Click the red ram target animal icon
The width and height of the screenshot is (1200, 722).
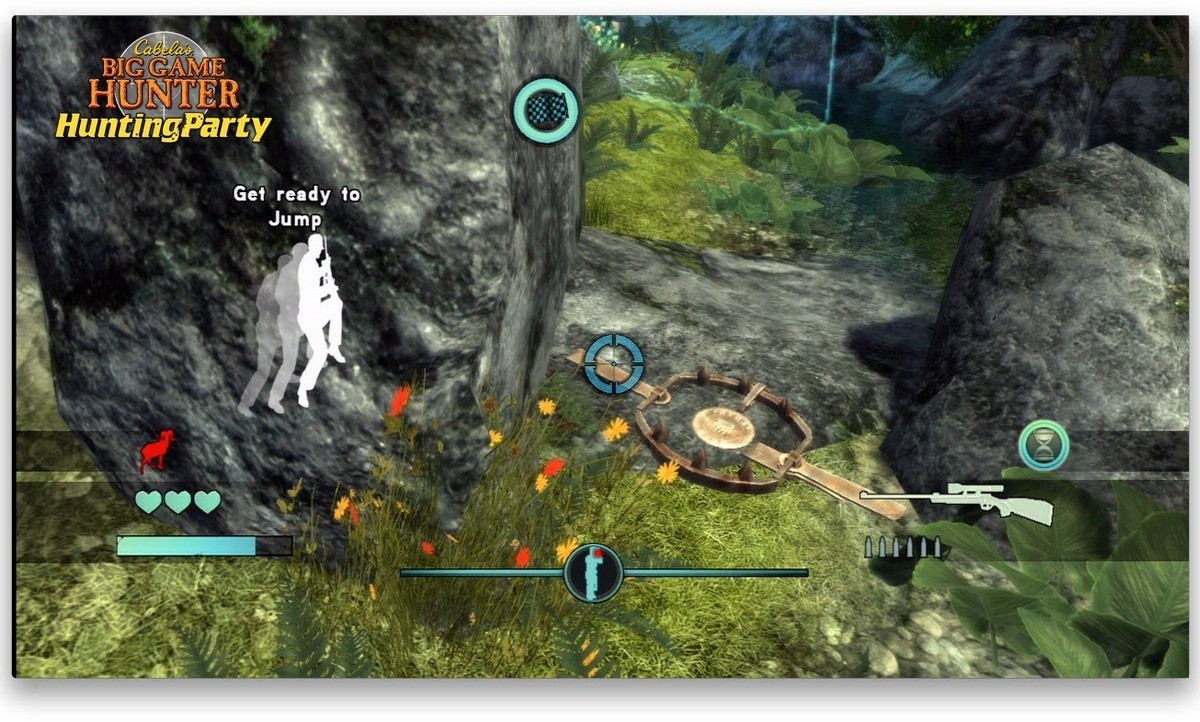pos(156,452)
